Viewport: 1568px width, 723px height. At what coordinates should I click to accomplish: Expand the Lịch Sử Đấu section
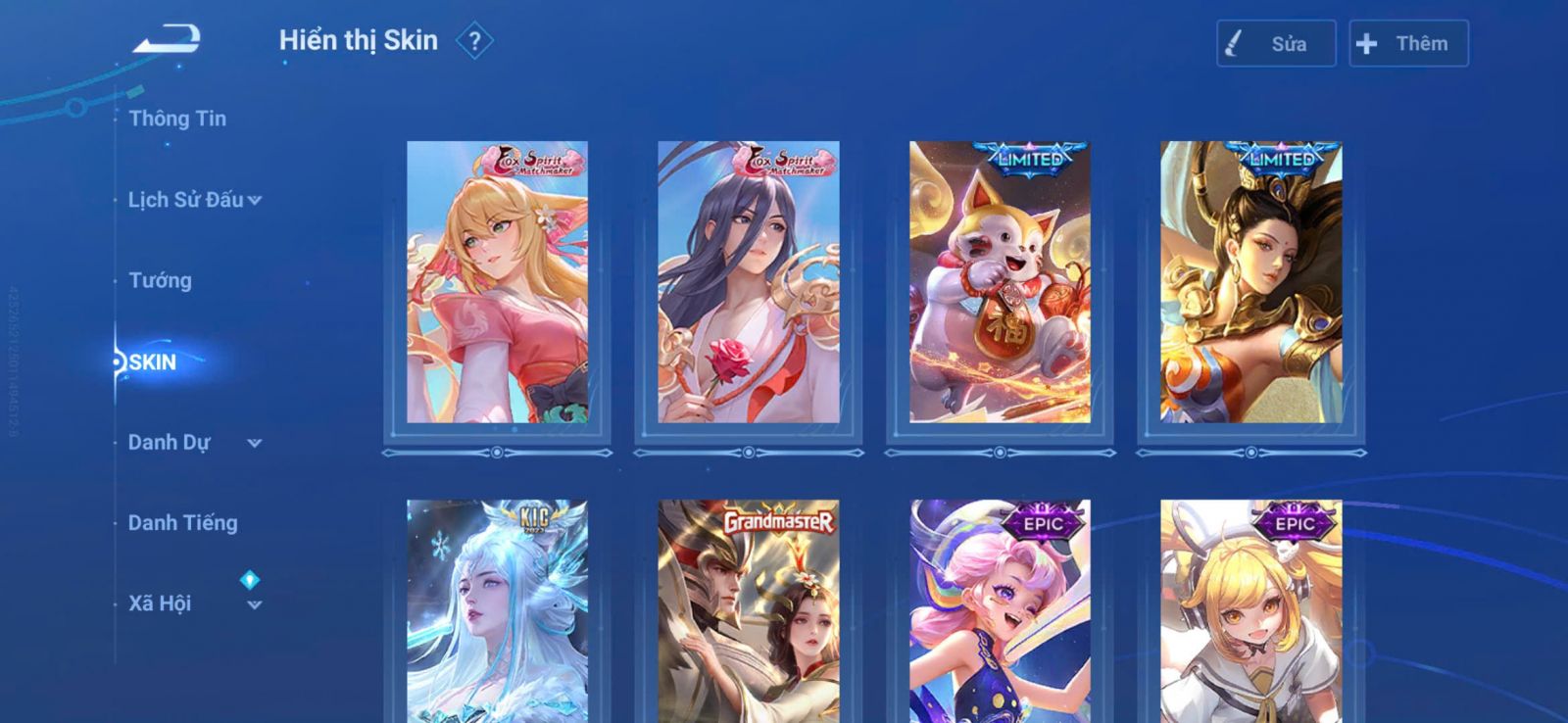coord(194,200)
